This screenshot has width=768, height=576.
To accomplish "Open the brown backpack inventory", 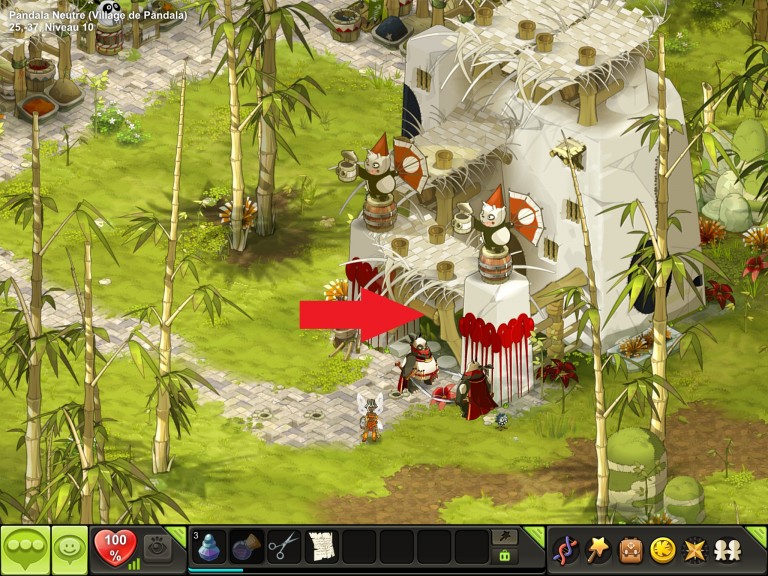I will point(629,549).
